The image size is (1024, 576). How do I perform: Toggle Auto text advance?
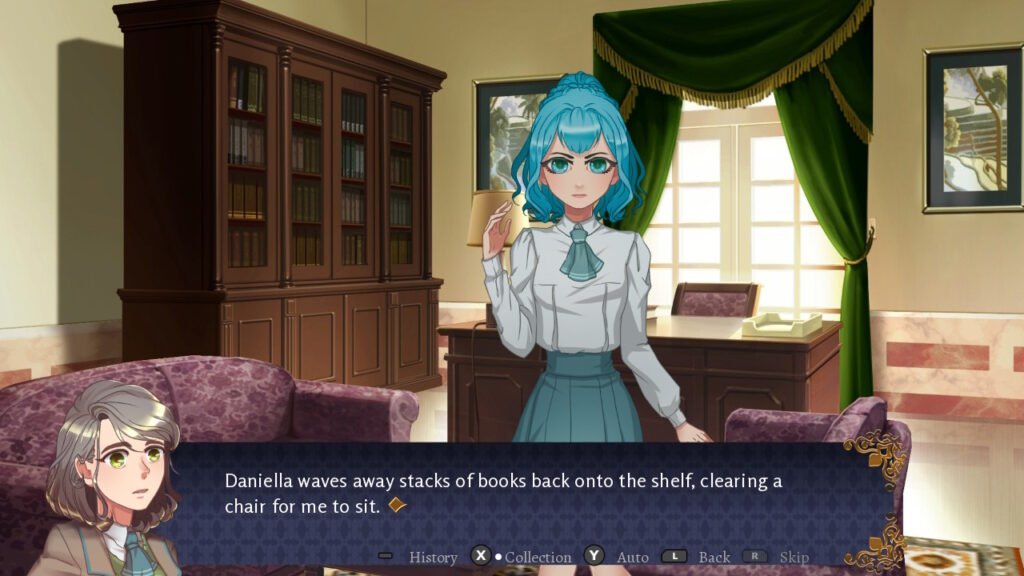(x=631, y=557)
